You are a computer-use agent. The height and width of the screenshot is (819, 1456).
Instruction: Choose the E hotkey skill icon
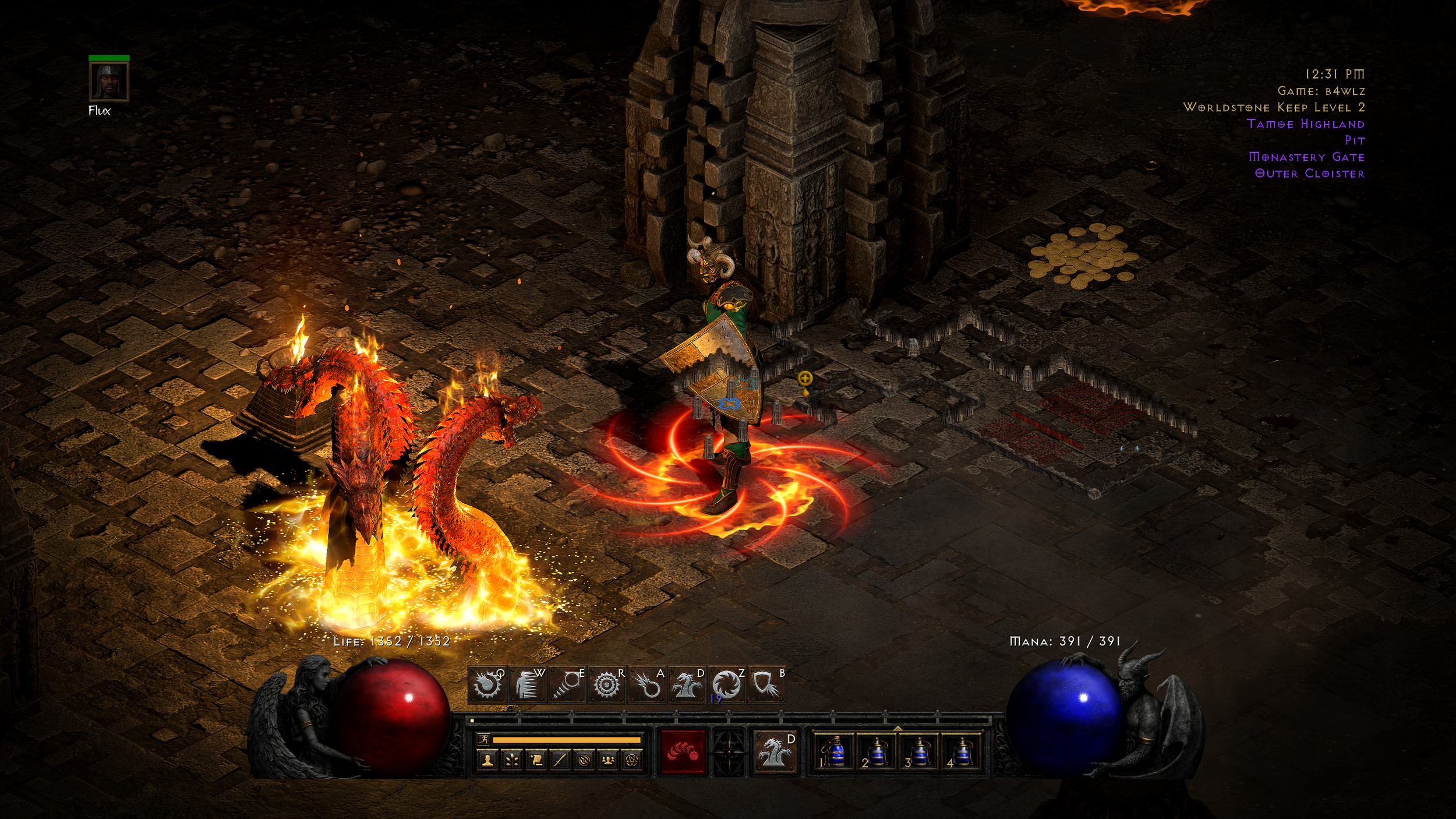pyautogui.click(x=567, y=684)
